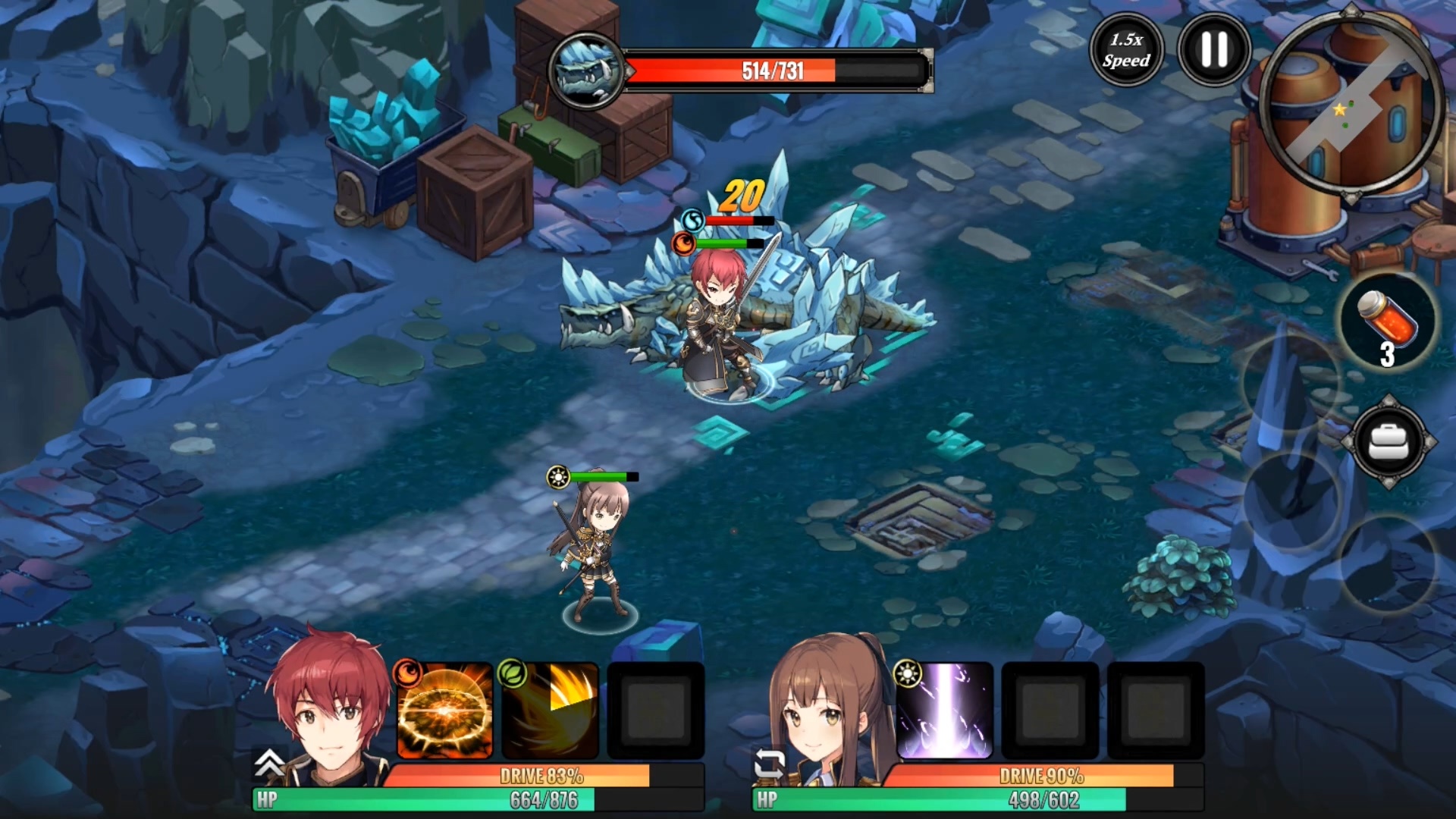Screen dimensions: 1456x819
Task: Tap the double chevron up icon
Action: tap(269, 763)
